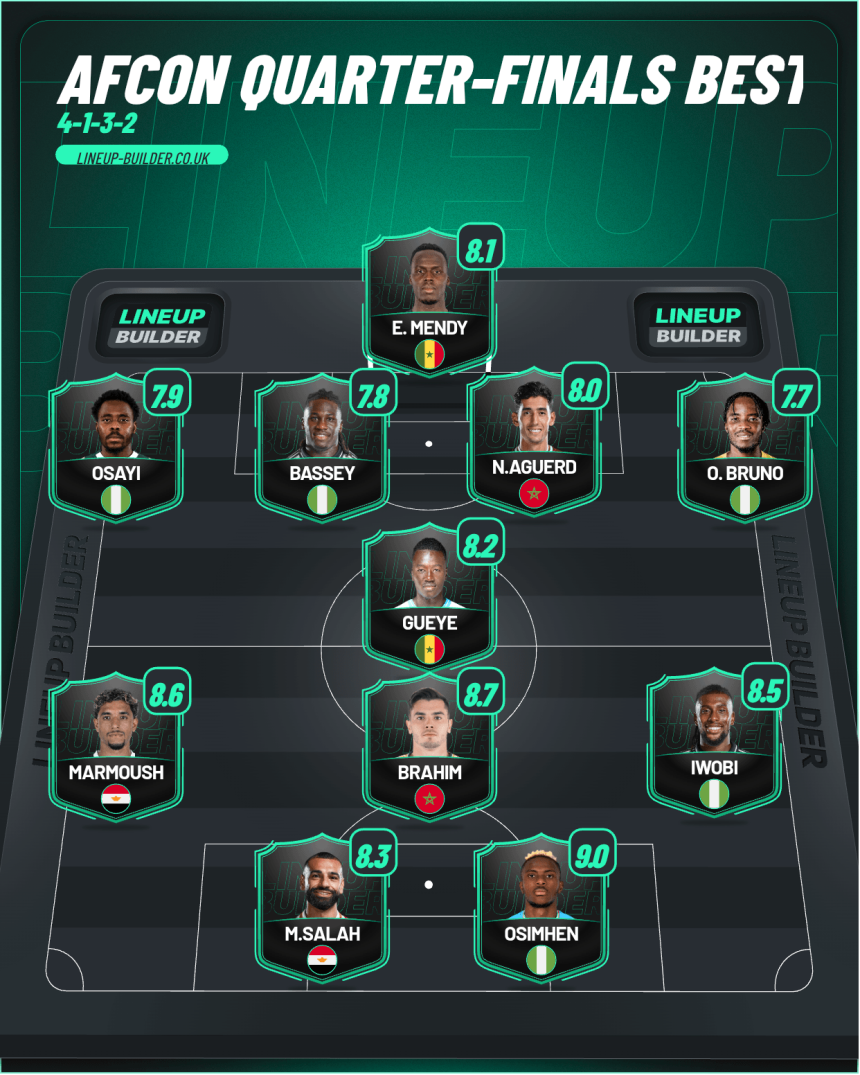This screenshot has width=860, height=1075.
Task: Pick the Brahim player card
Action: 430,747
